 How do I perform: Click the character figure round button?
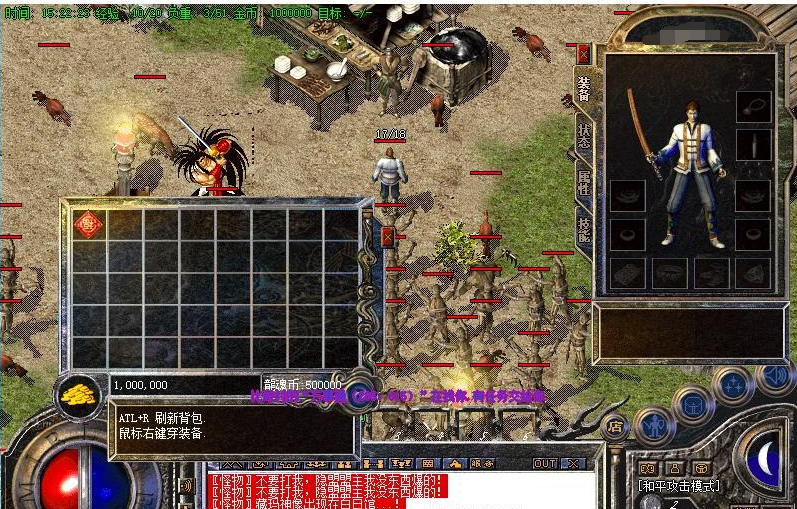(x=653, y=427)
